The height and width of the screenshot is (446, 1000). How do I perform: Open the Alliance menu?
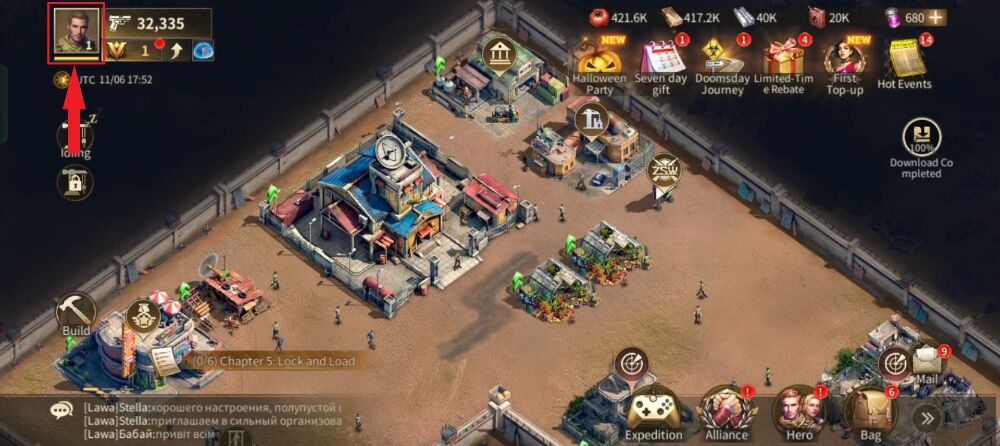pos(727,410)
